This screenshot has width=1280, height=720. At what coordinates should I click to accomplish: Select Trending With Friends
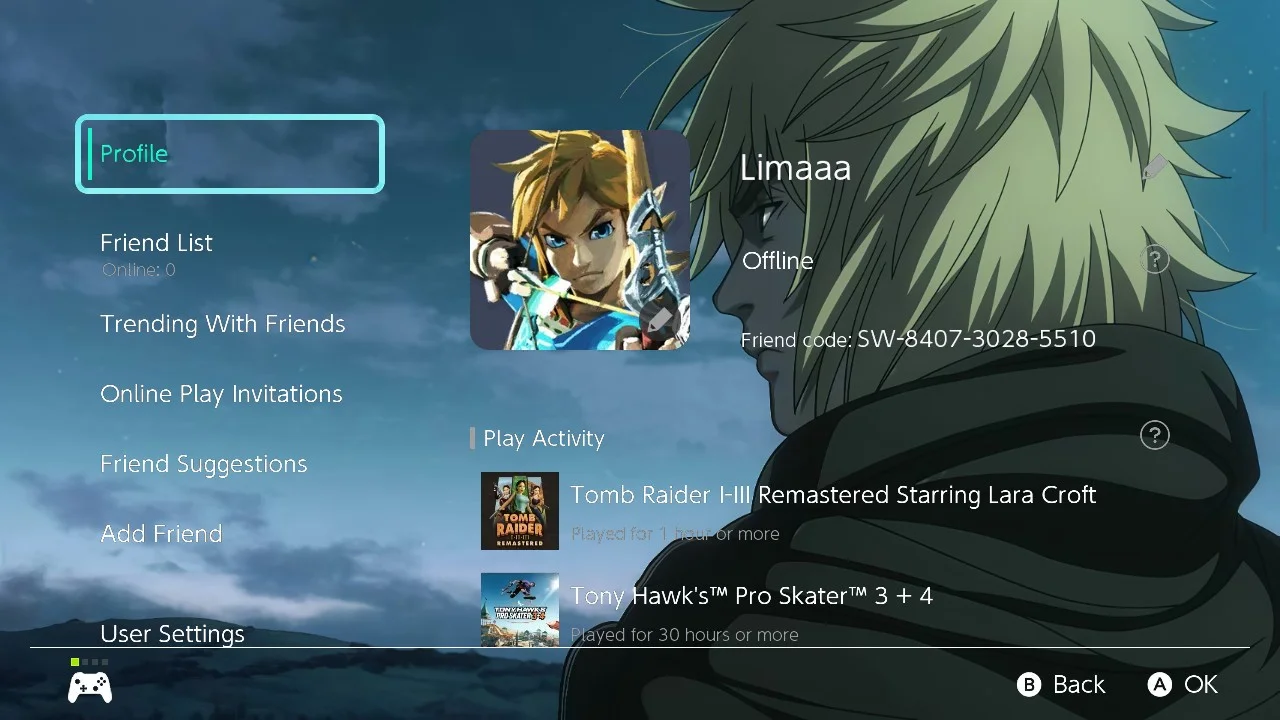(222, 323)
